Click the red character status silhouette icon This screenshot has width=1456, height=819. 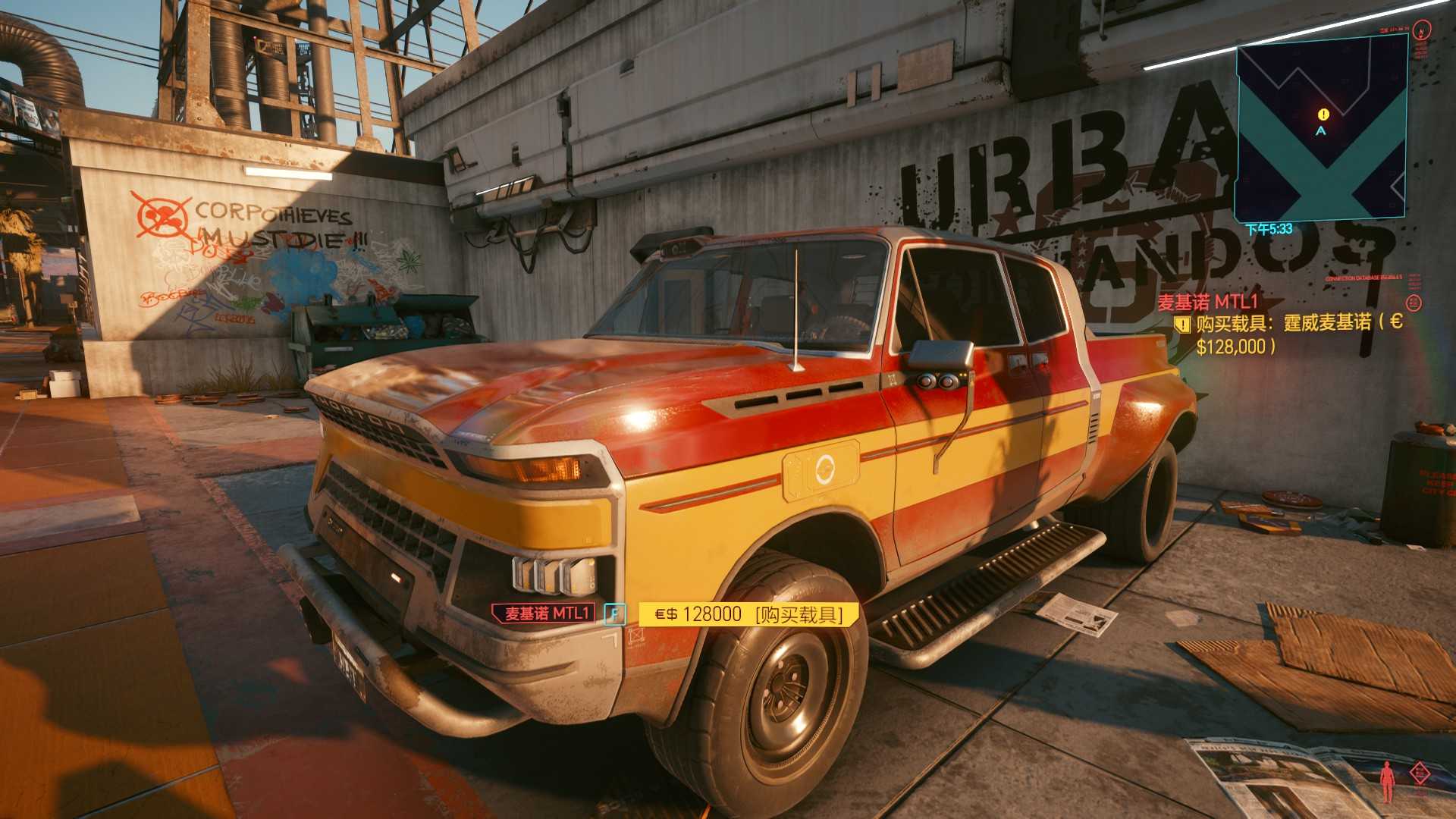point(1387,781)
